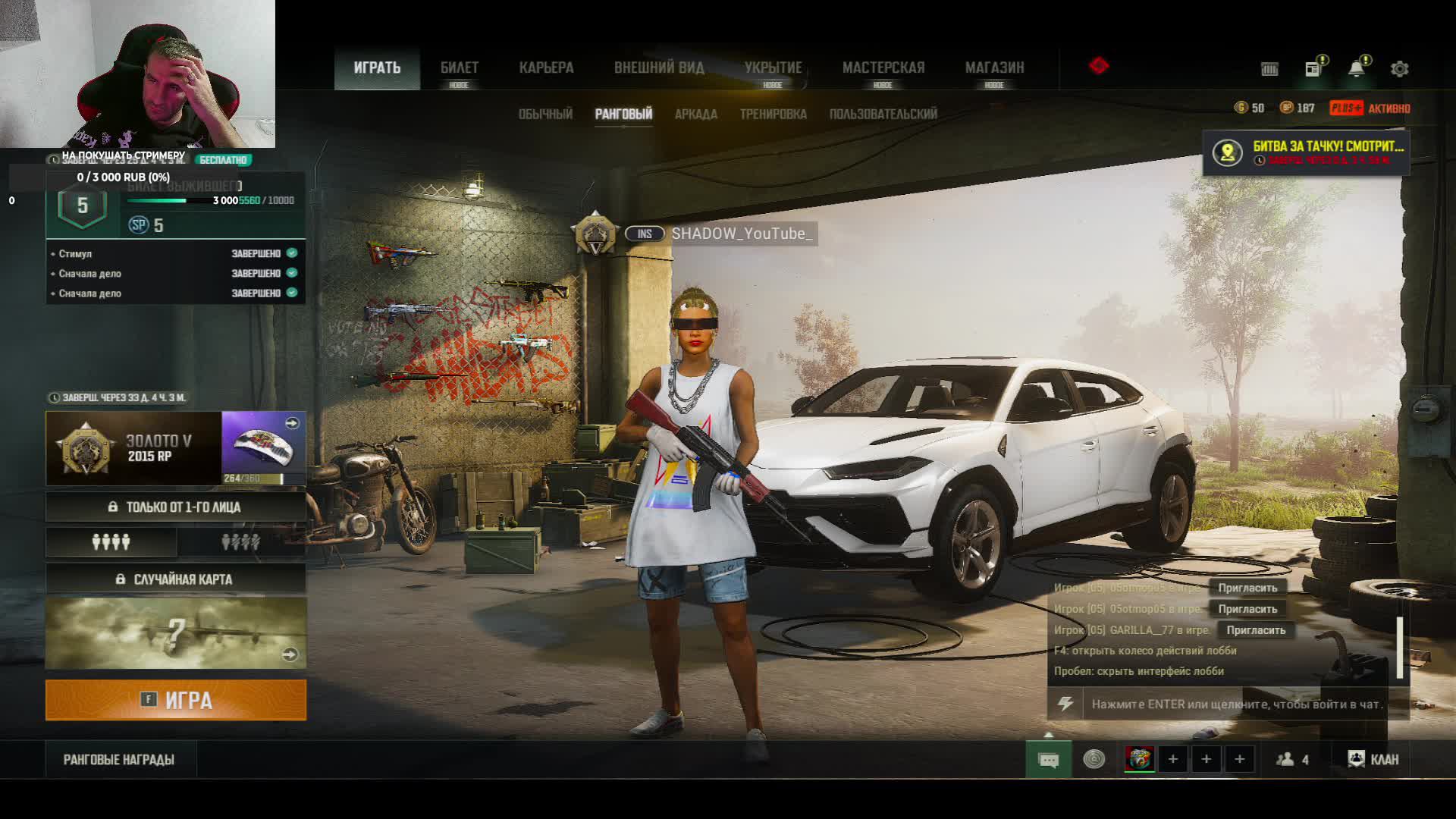Open the ВНЕШНИЙ ВИД tab
The width and height of the screenshot is (1456, 819).
pos(659,68)
